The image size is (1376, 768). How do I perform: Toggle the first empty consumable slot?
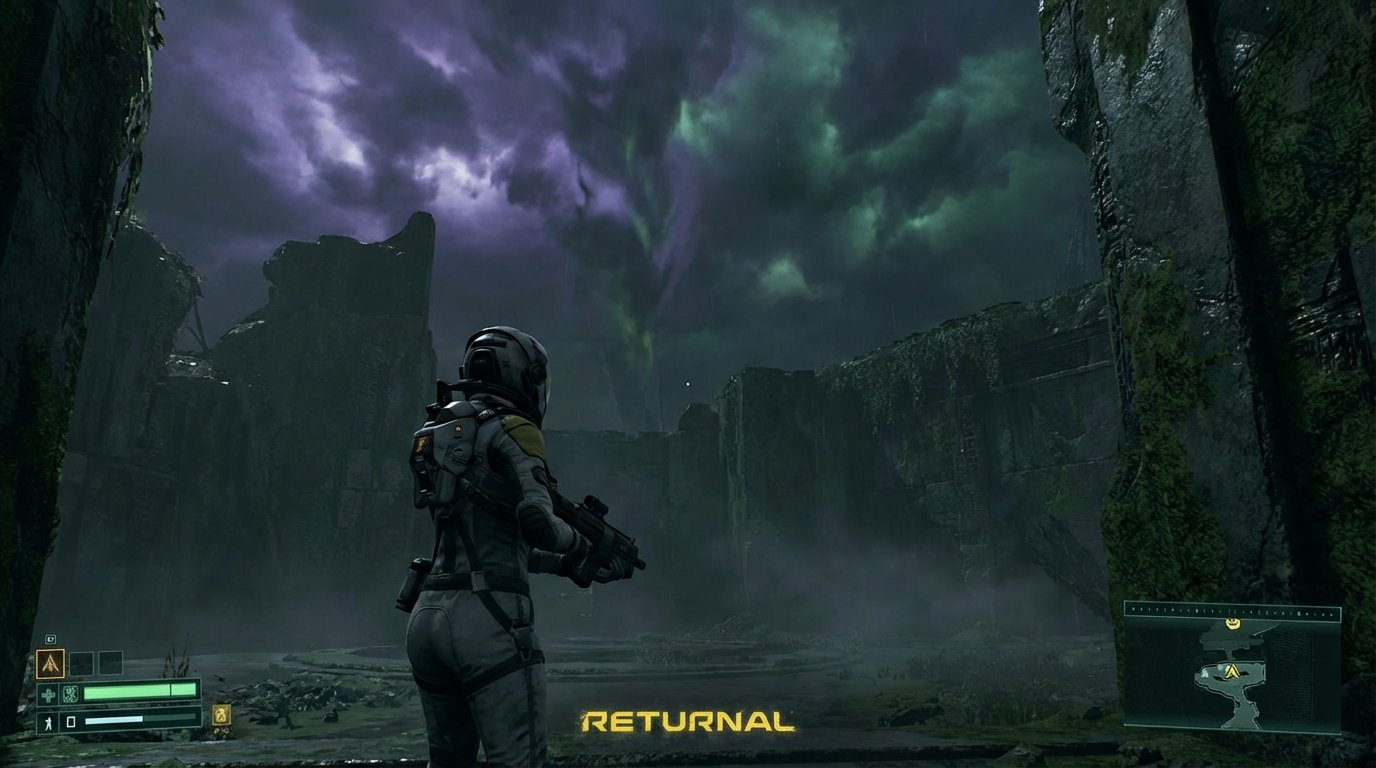point(81,663)
